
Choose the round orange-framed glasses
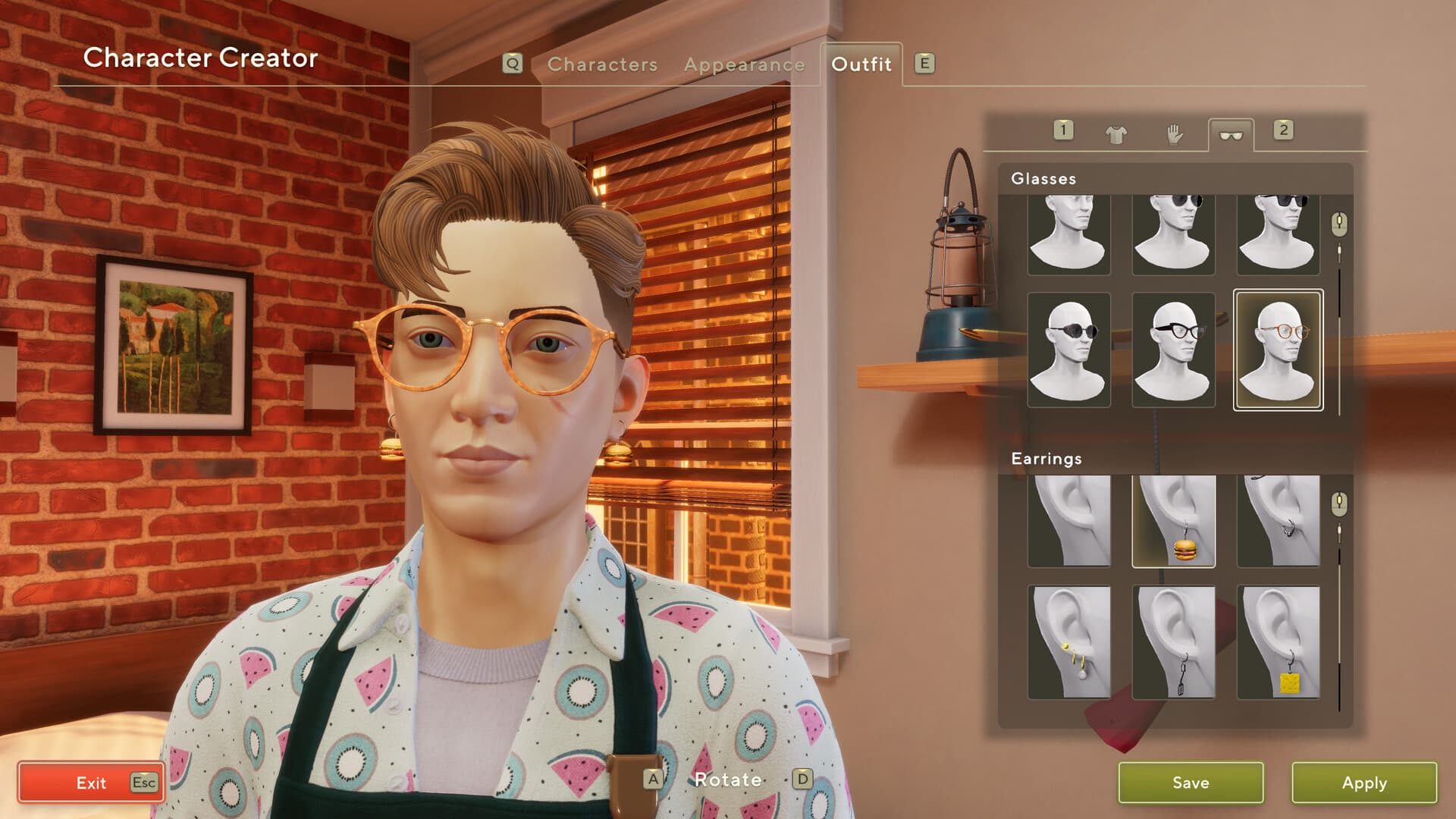(1279, 350)
